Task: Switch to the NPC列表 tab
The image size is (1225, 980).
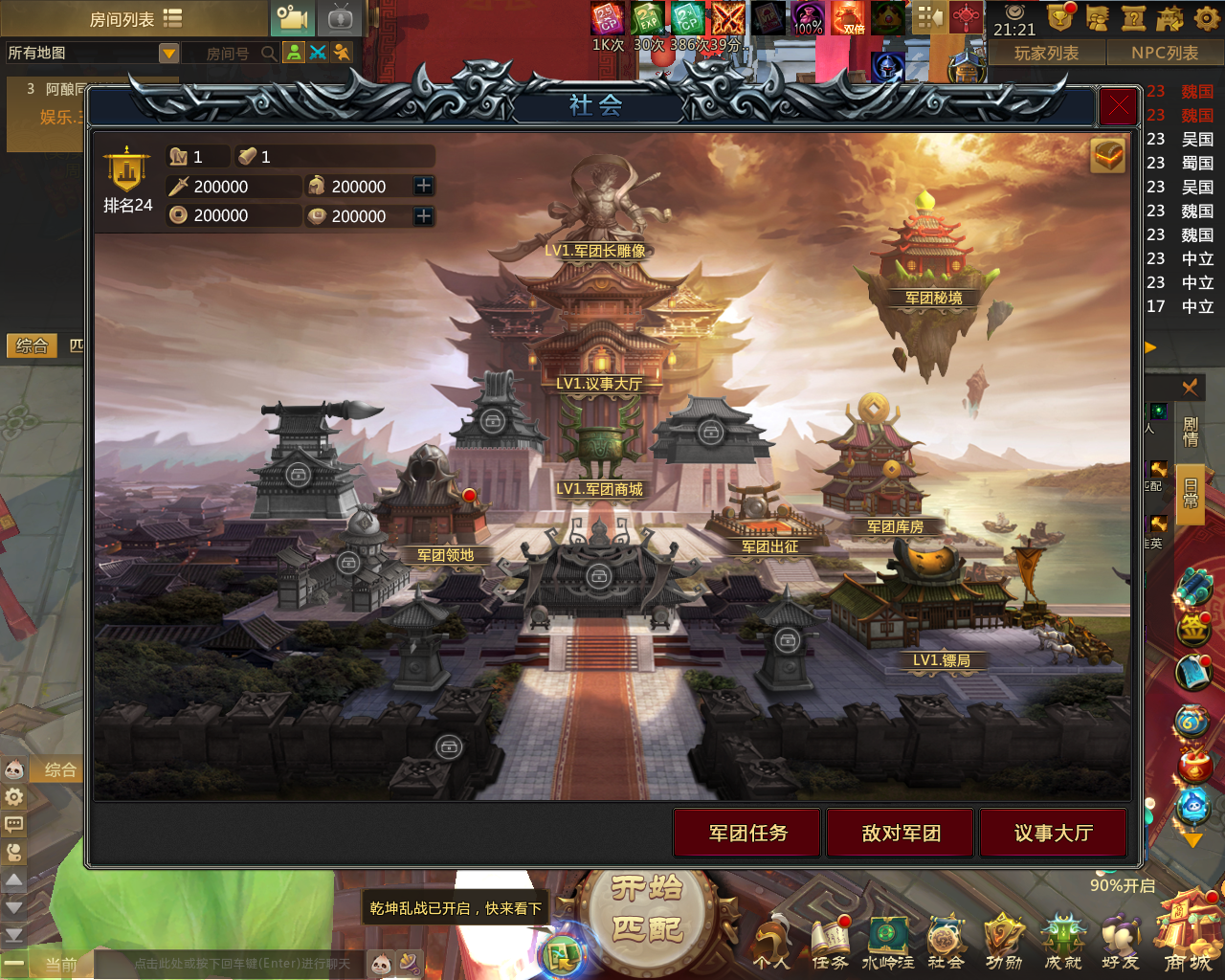Action: [x=1164, y=54]
